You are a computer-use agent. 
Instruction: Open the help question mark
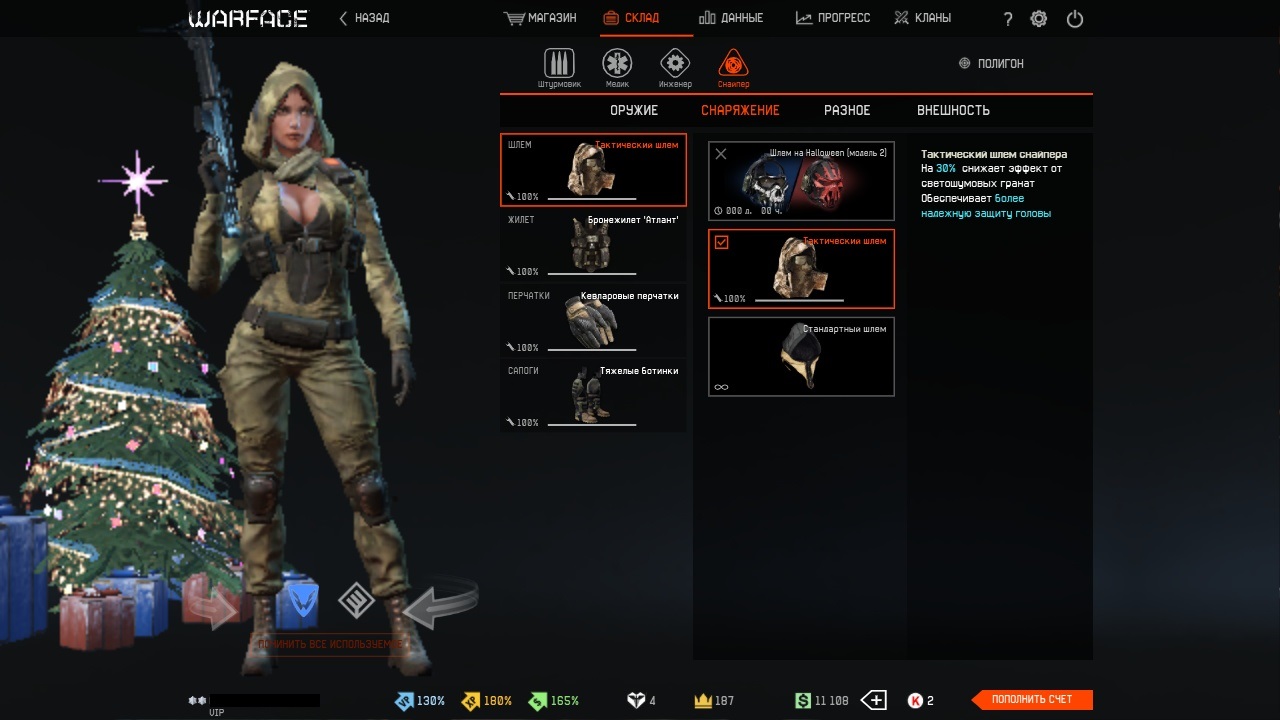[x=1007, y=19]
